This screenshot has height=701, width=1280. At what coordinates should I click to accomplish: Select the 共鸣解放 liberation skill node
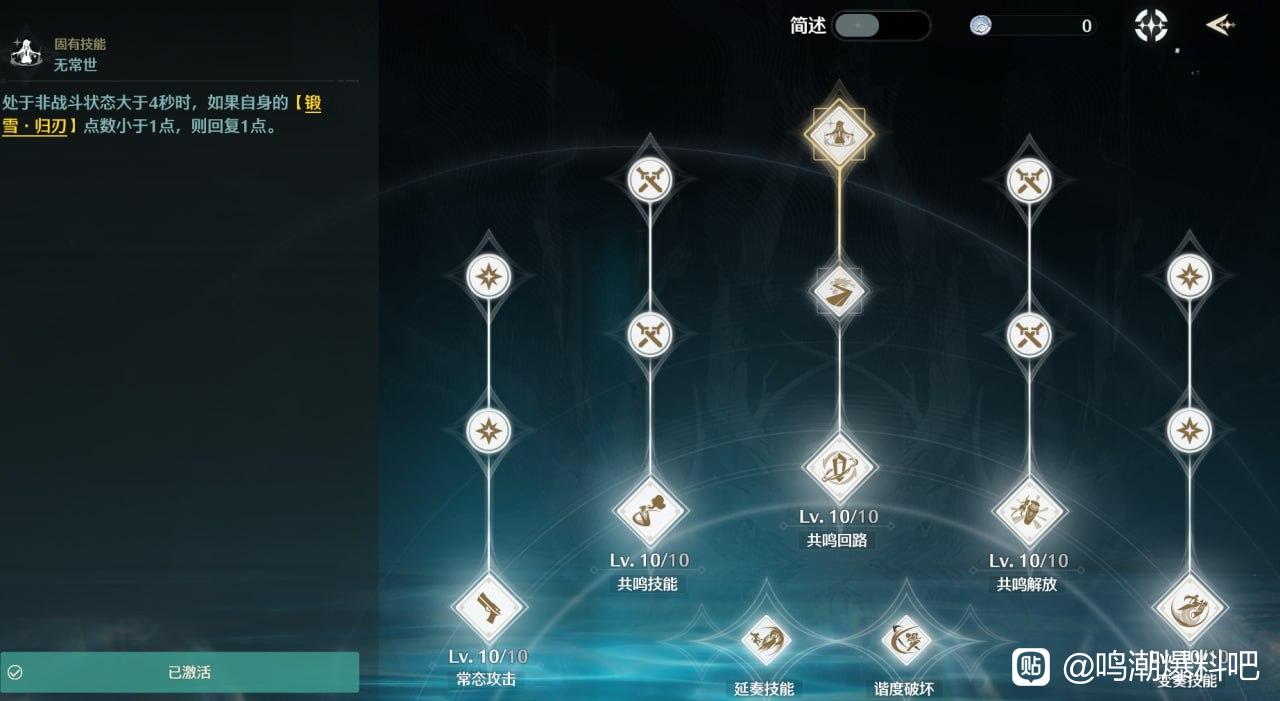click(1029, 511)
